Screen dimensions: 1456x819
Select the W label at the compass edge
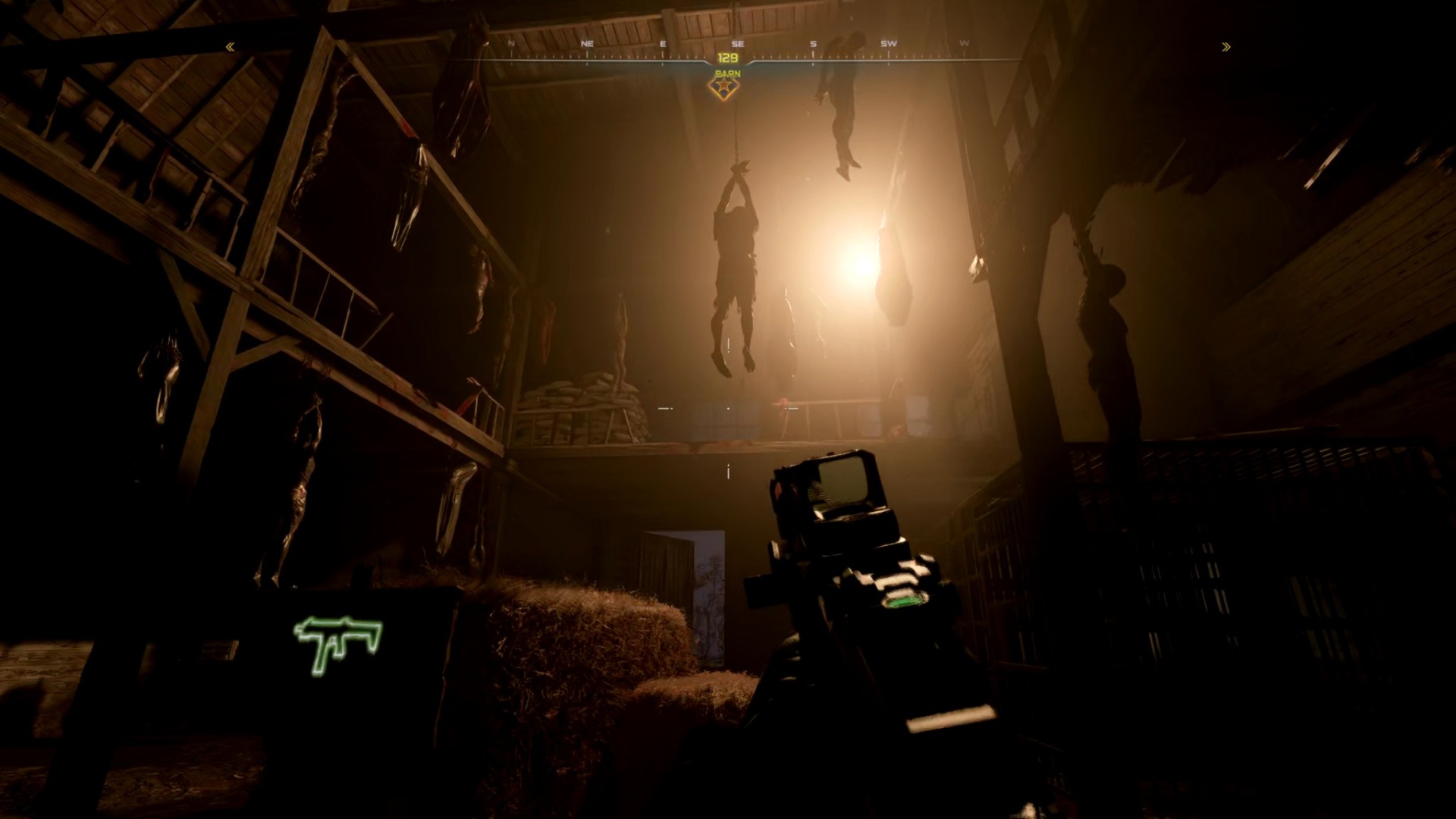(x=963, y=43)
